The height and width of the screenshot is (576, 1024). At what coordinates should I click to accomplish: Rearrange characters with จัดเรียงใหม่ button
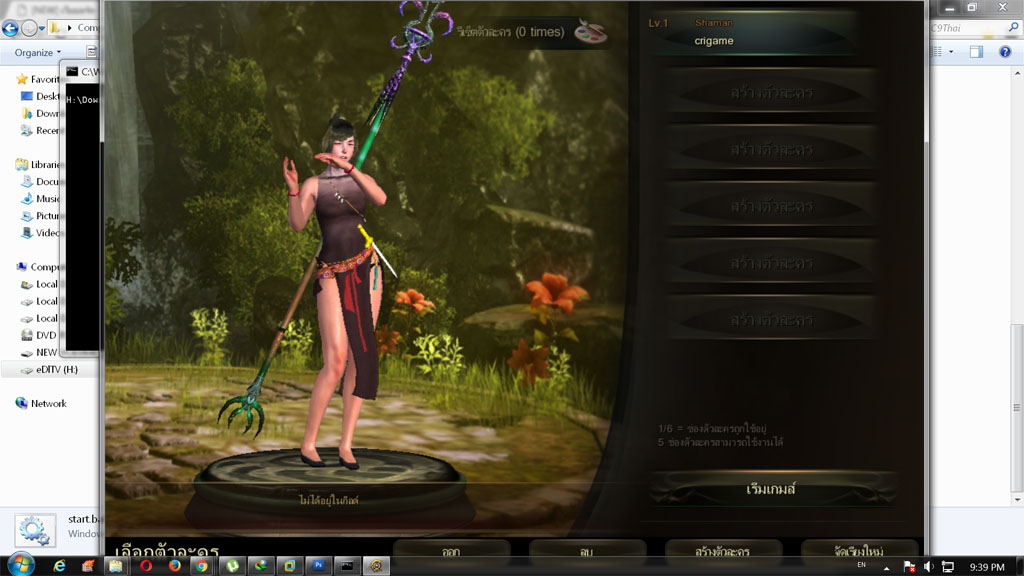tap(858, 551)
